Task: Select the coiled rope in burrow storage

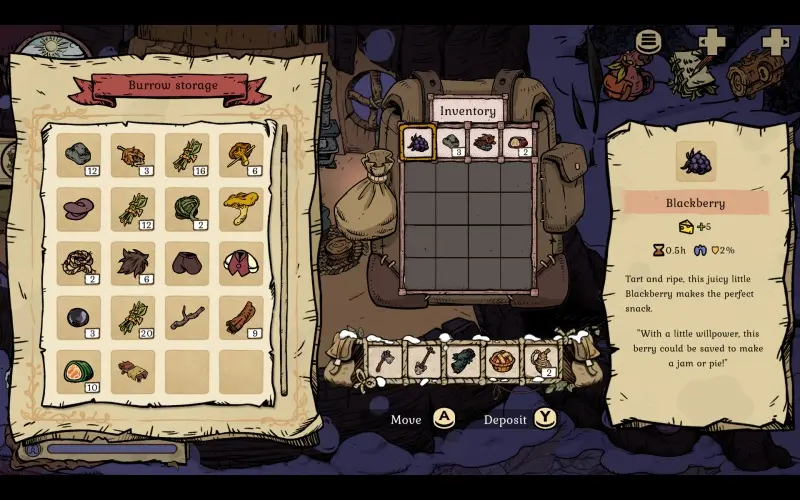Action: click(x=79, y=263)
